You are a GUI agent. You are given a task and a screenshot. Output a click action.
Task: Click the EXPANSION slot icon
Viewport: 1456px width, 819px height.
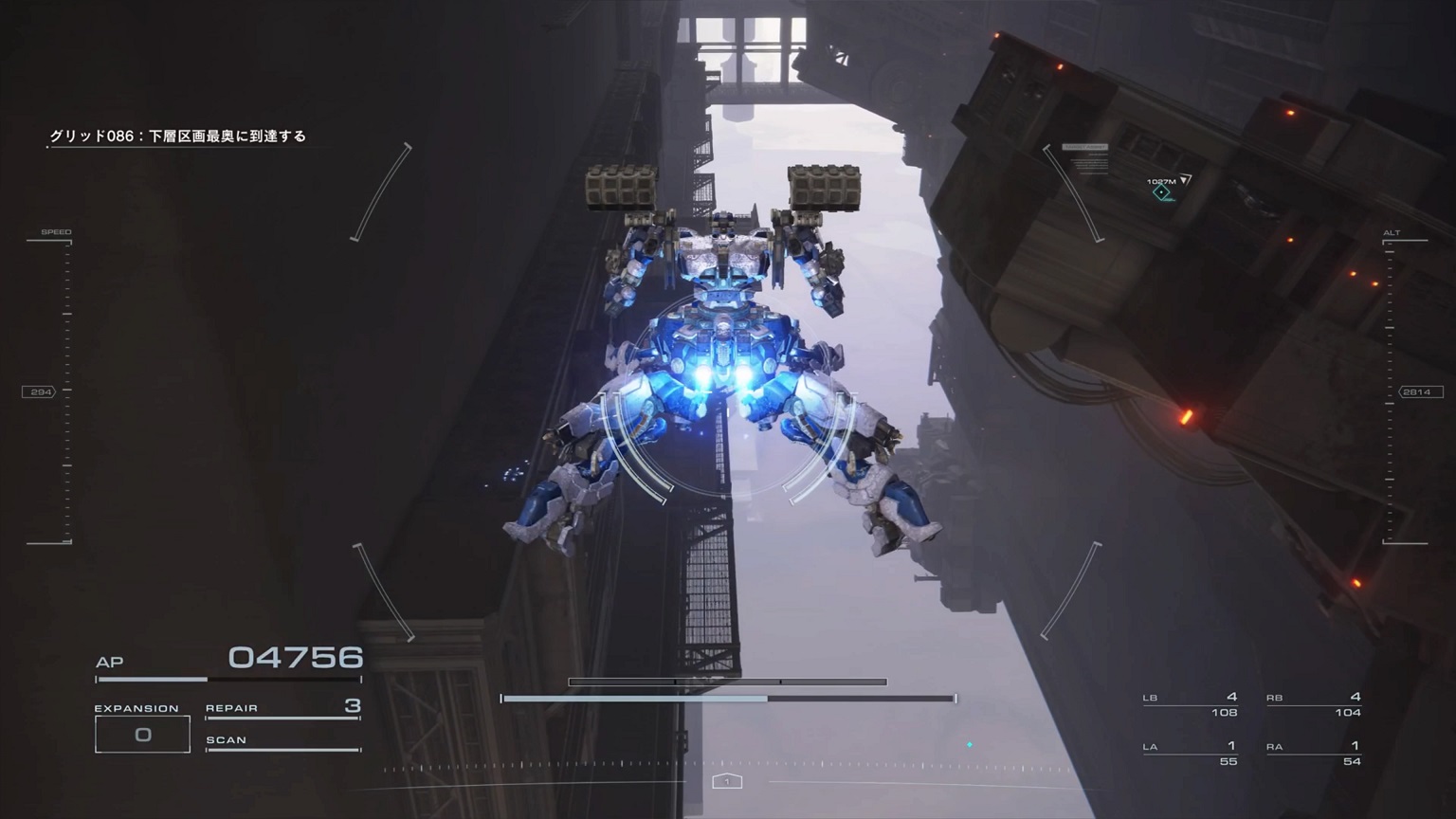[142, 733]
